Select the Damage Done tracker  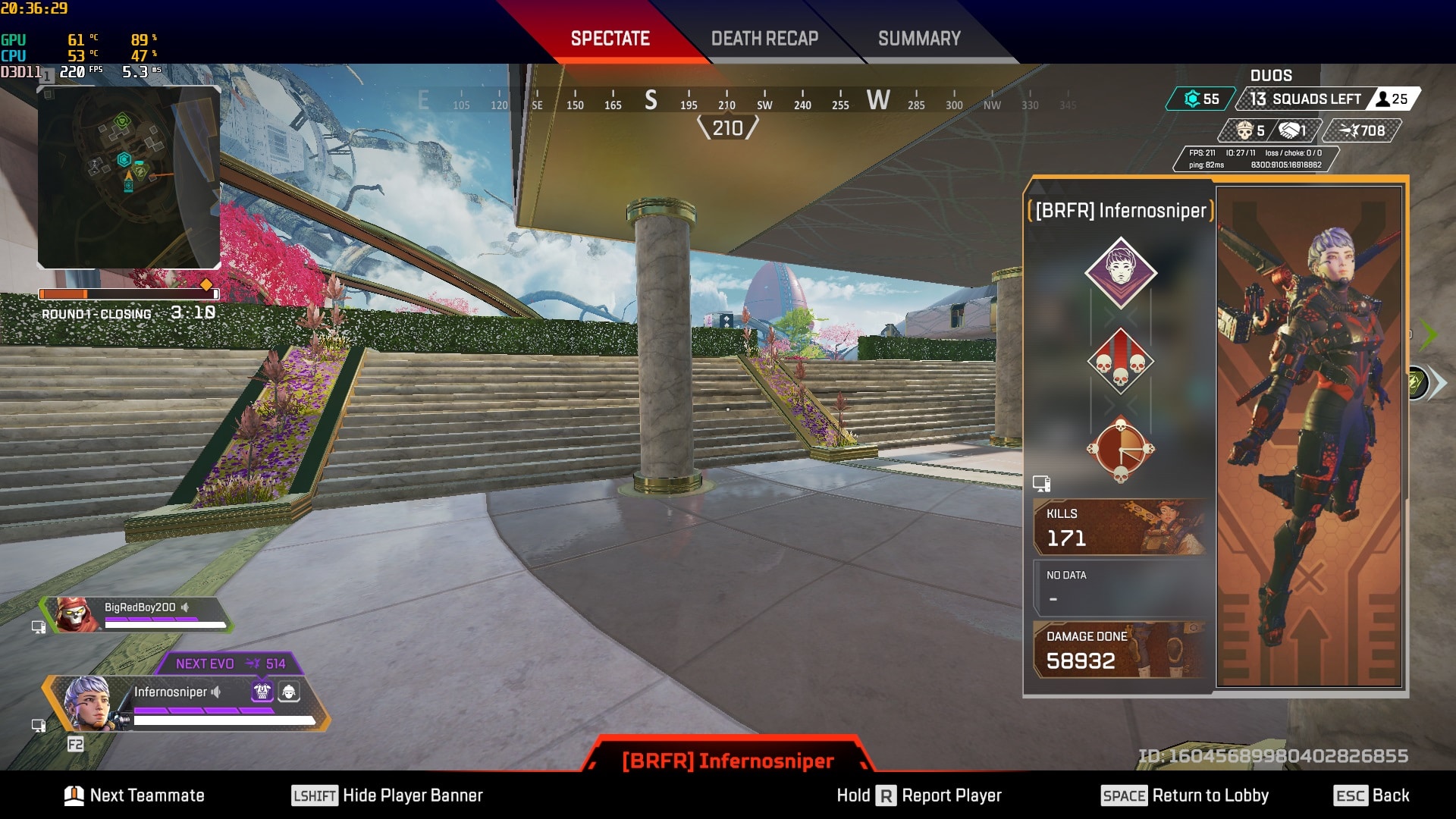pyautogui.click(x=1119, y=650)
